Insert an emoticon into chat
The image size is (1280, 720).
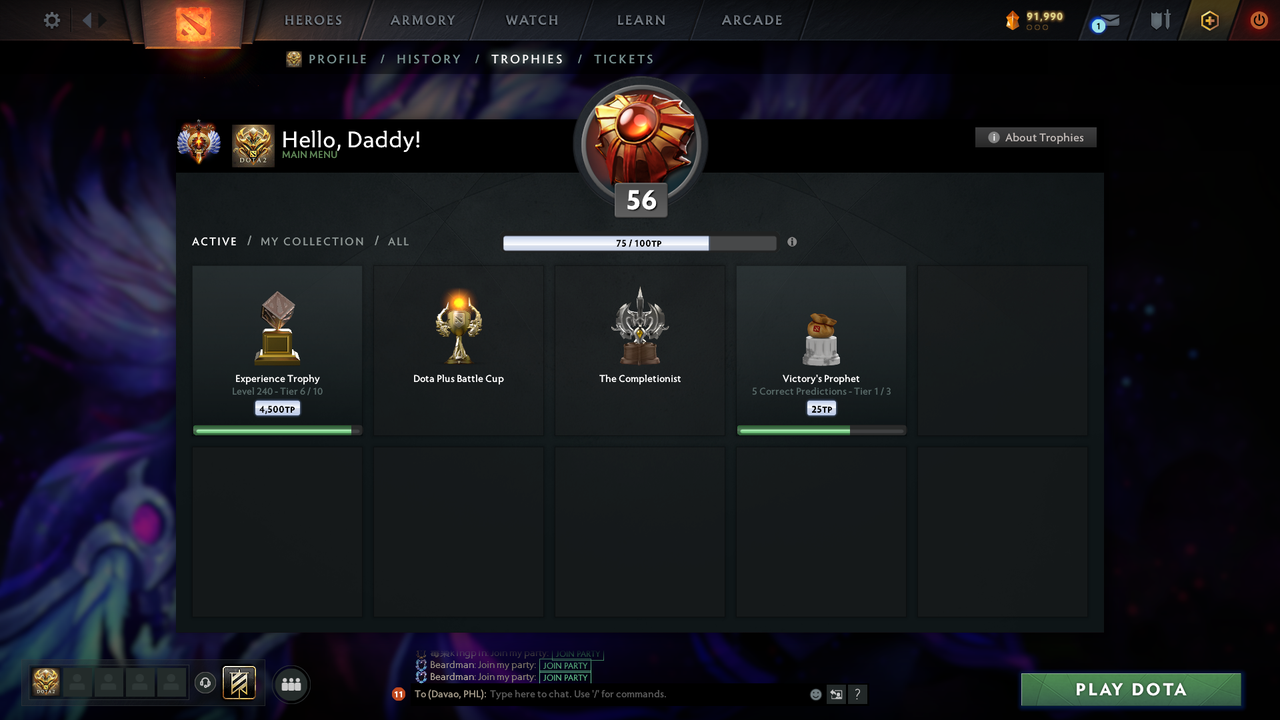coord(815,693)
